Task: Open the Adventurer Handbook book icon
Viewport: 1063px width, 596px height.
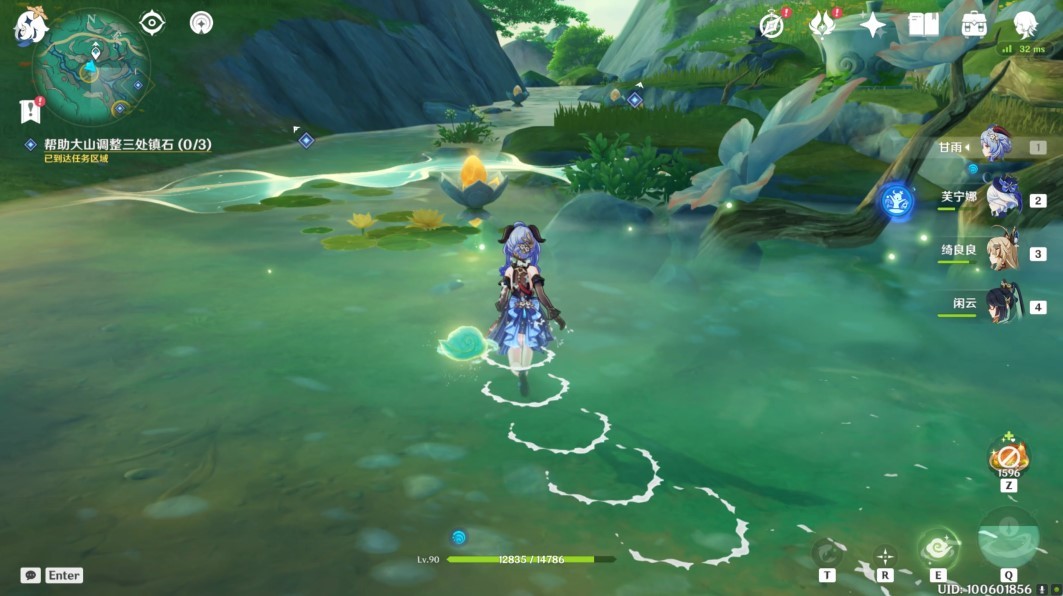Action: point(923,25)
